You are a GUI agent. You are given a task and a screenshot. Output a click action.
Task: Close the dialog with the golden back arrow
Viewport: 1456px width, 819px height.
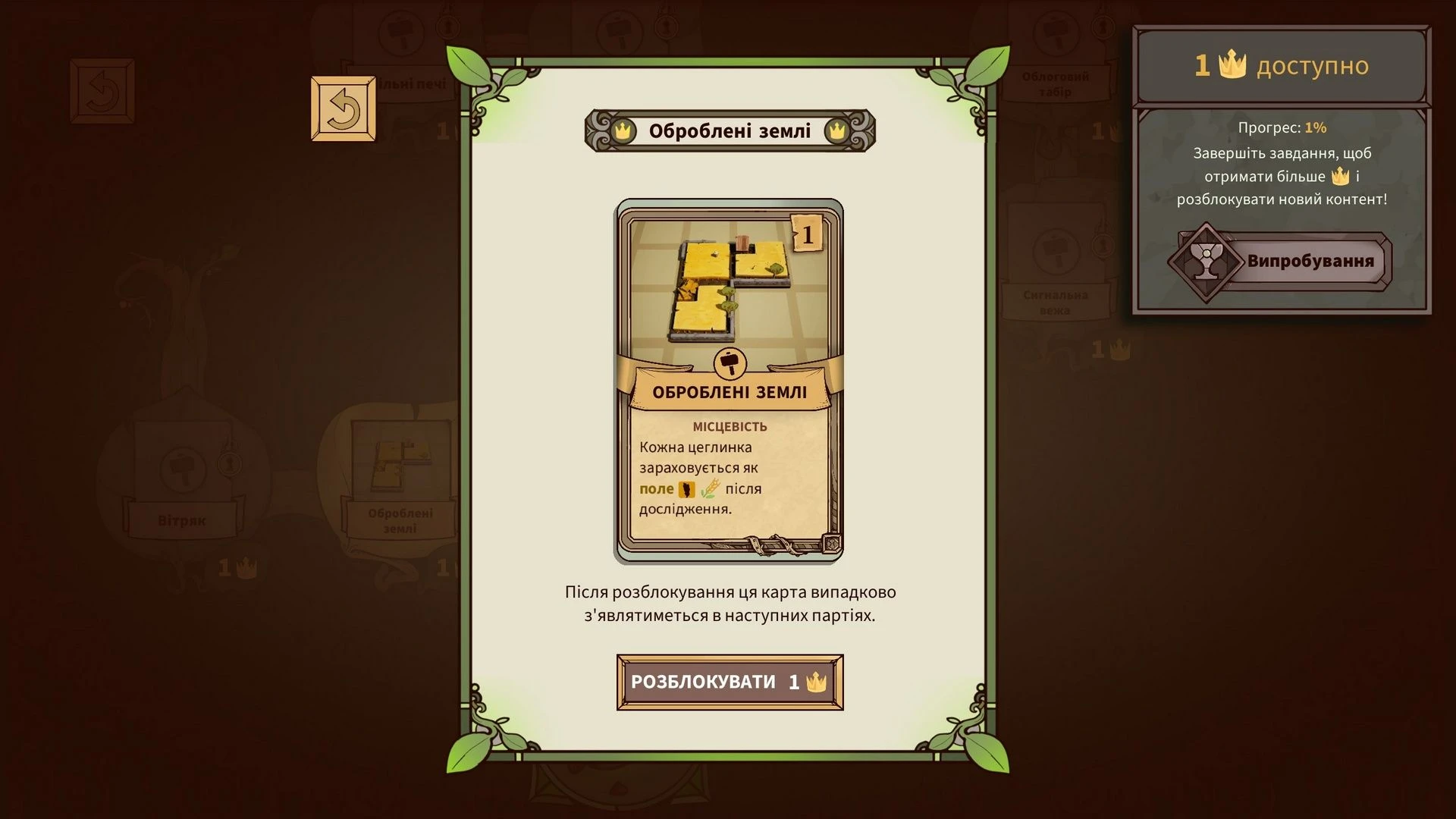tap(344, 109)
